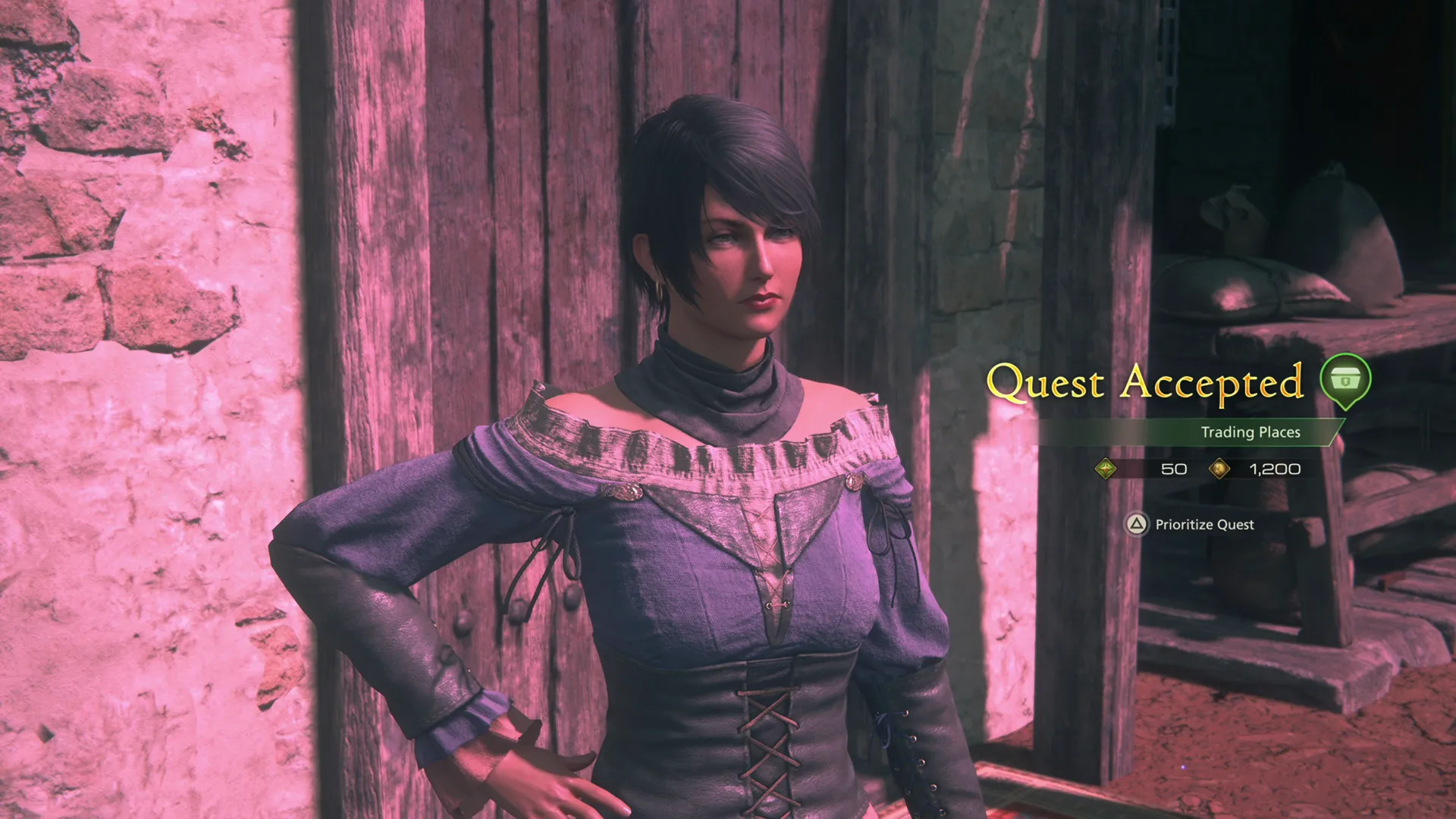Select the green experience point diamond icon
The height and width of the screenshot is (819, 1456).
[1106, 469]
